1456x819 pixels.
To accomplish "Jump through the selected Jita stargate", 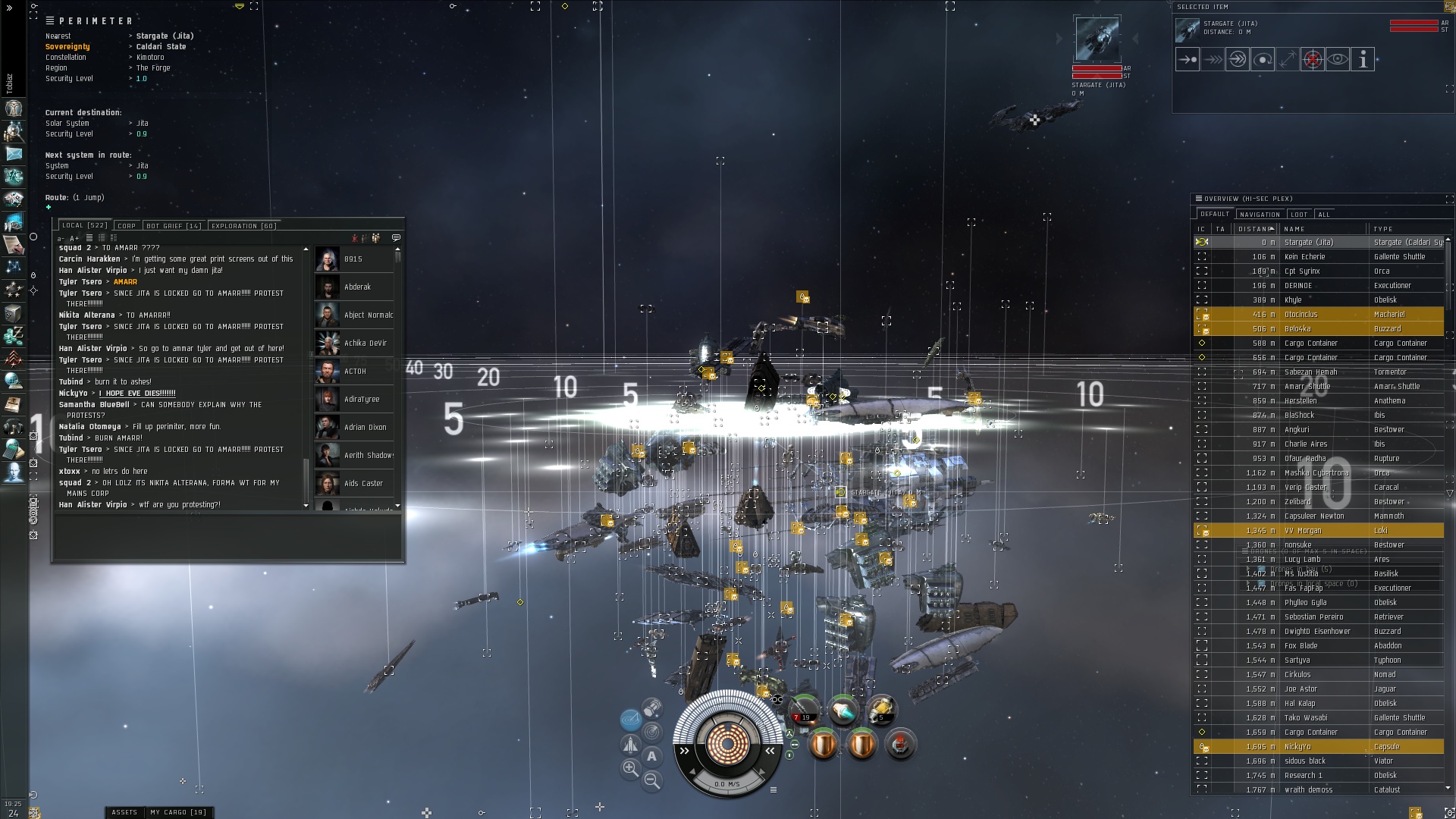I will pos(1237,59).
